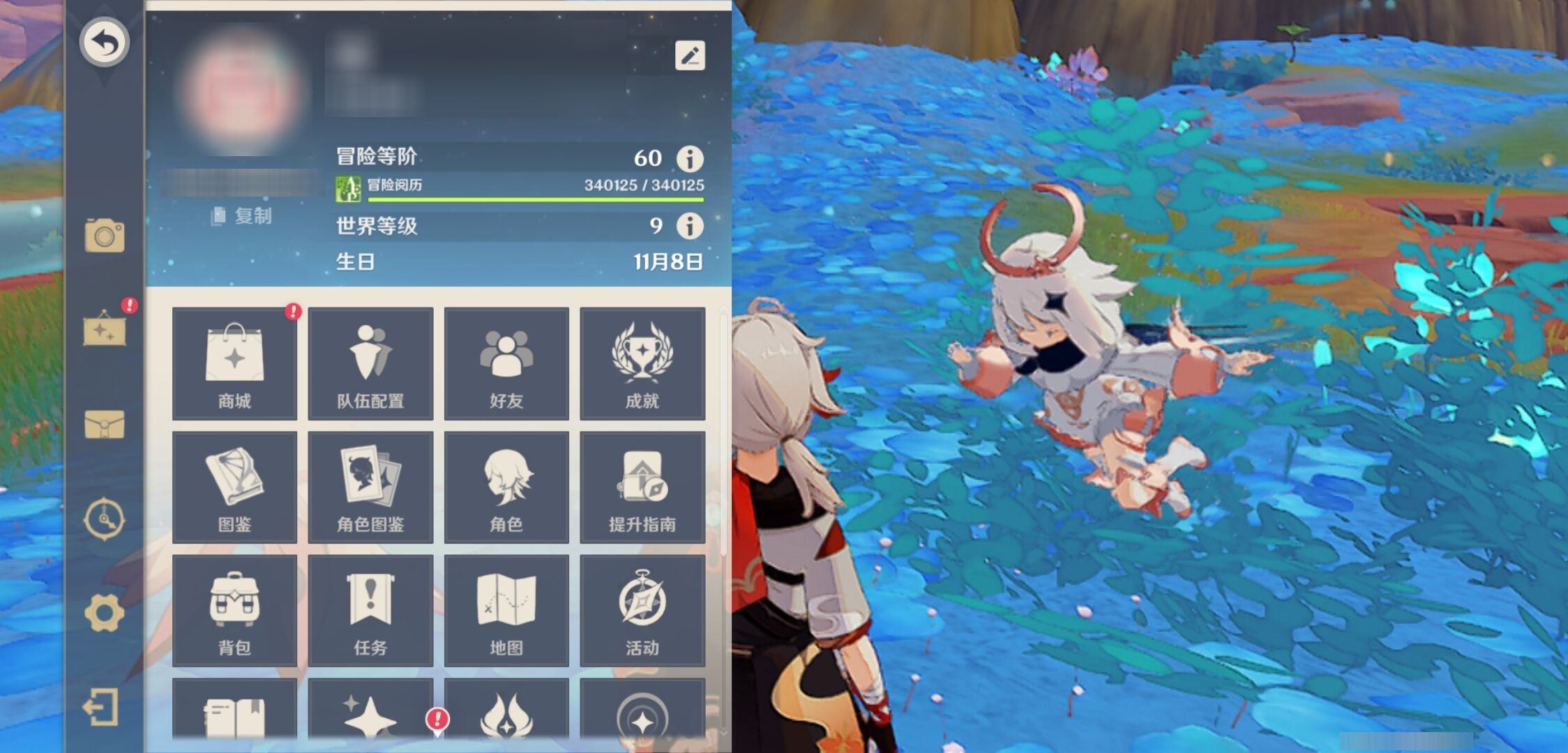
Task: Open the clock time adjustment icon
Action: (x=105, y=519)
